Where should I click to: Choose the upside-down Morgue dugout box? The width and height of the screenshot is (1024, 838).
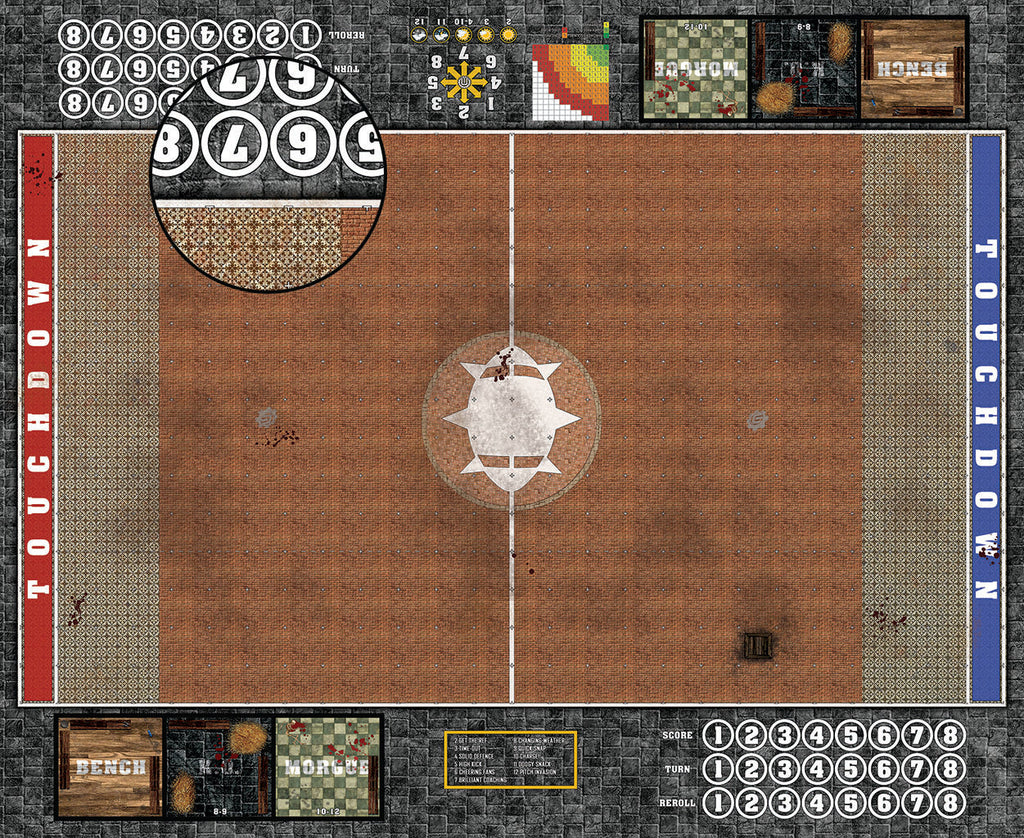click(x=695, y=68)
